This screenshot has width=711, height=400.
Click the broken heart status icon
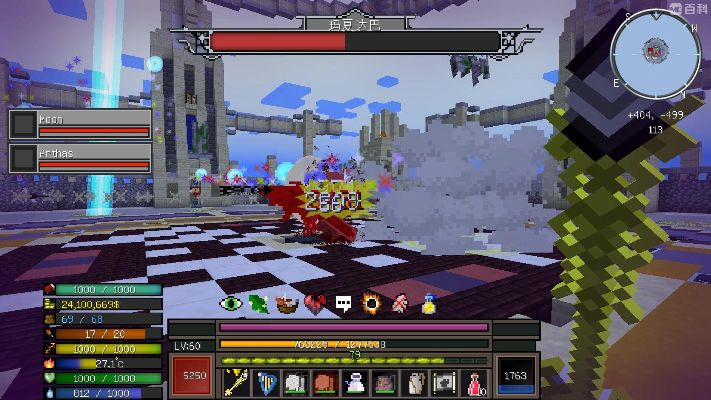tap(315, 303)
